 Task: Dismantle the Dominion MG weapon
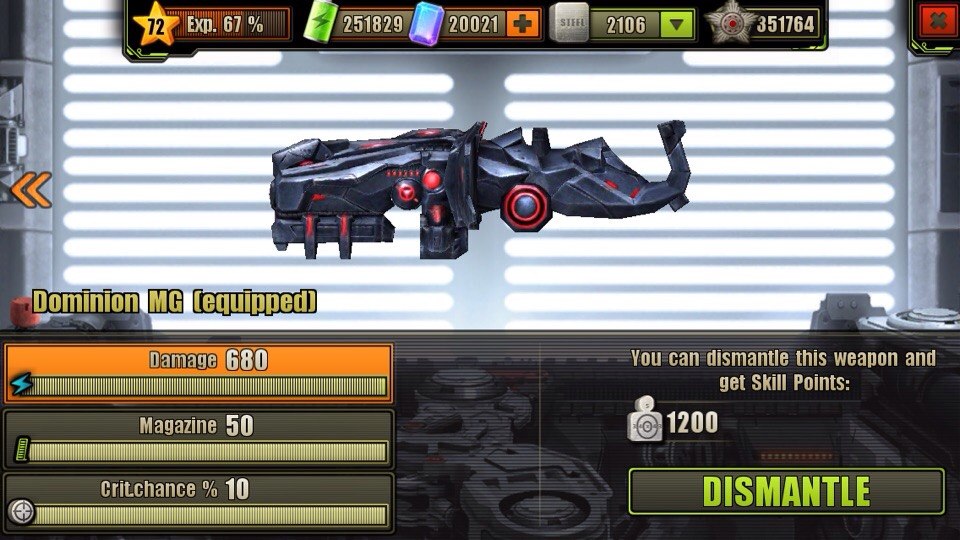click(786, 491)
